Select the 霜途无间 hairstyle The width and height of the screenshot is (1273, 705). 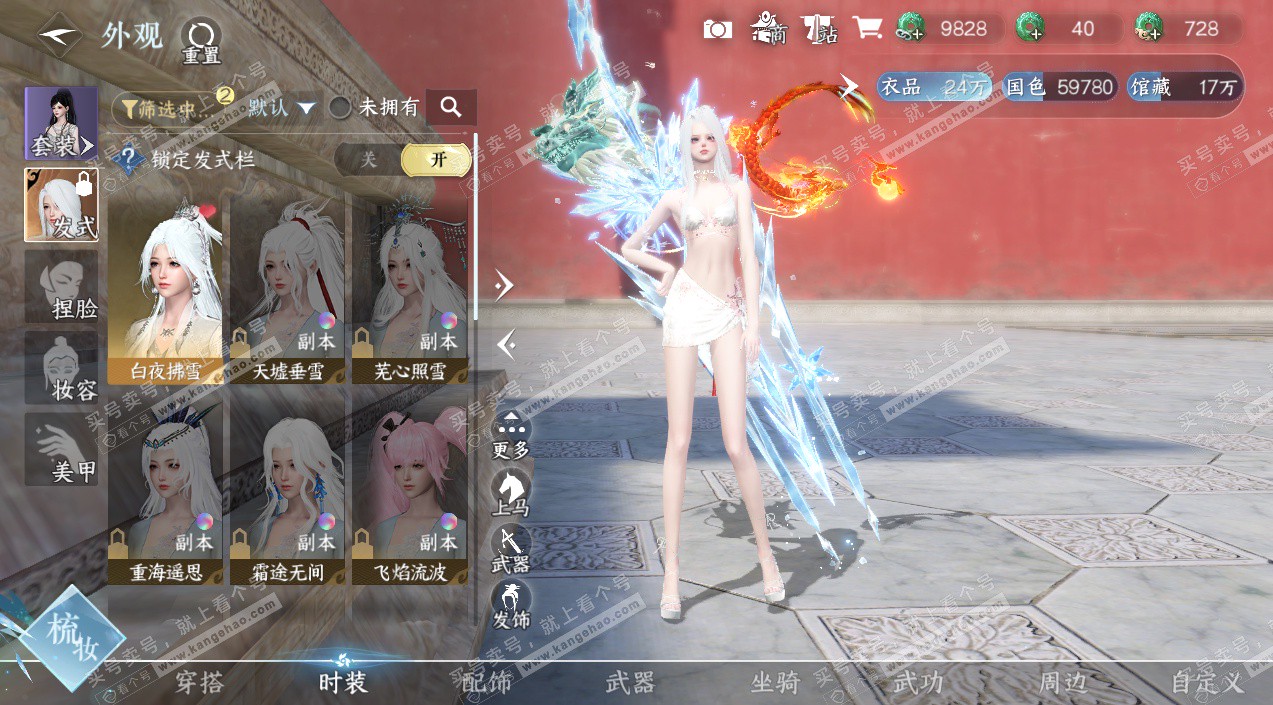point(288,490)
